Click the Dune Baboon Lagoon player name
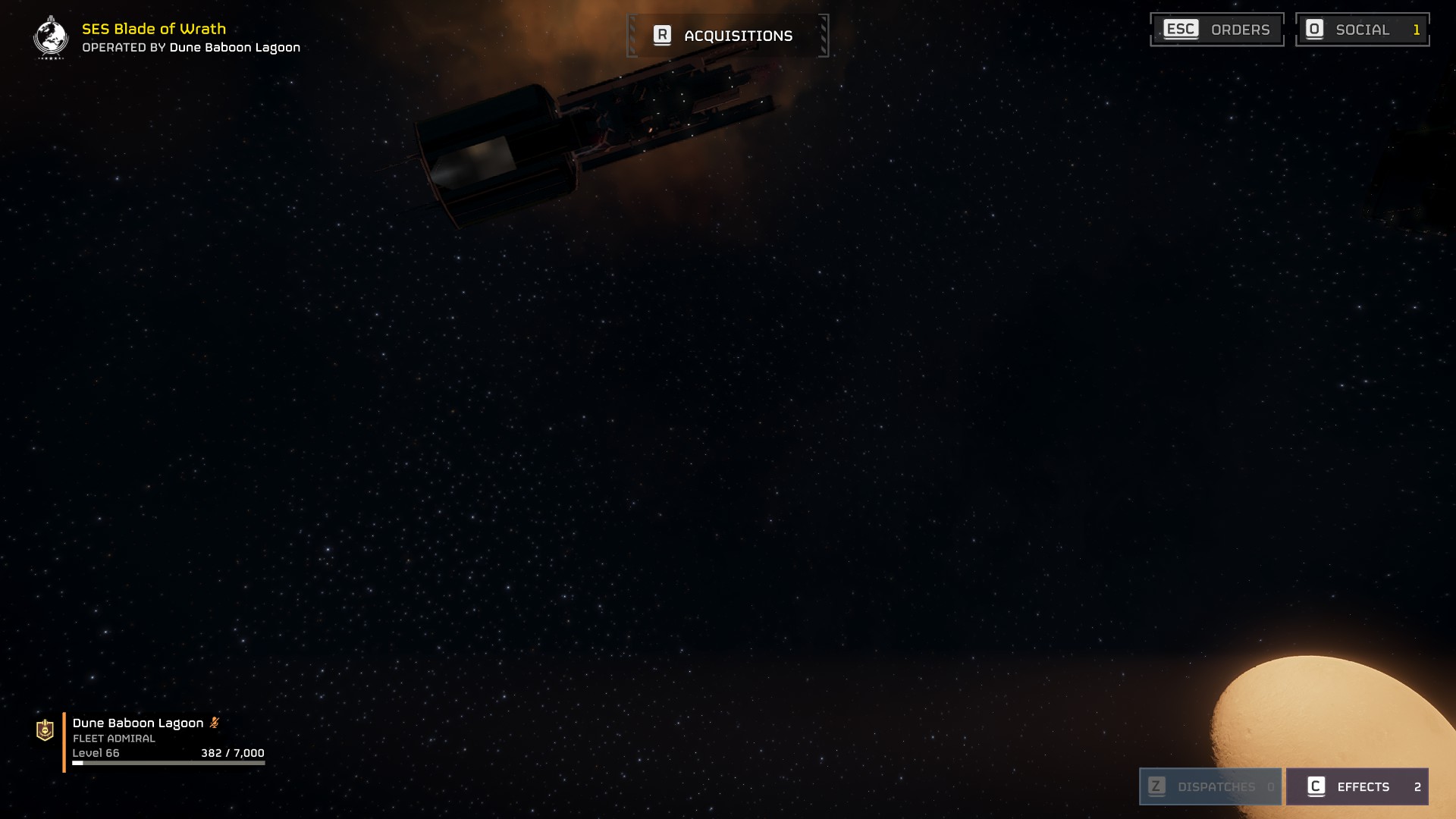The width and height of the screenshot is (1456, 819). 136,723
